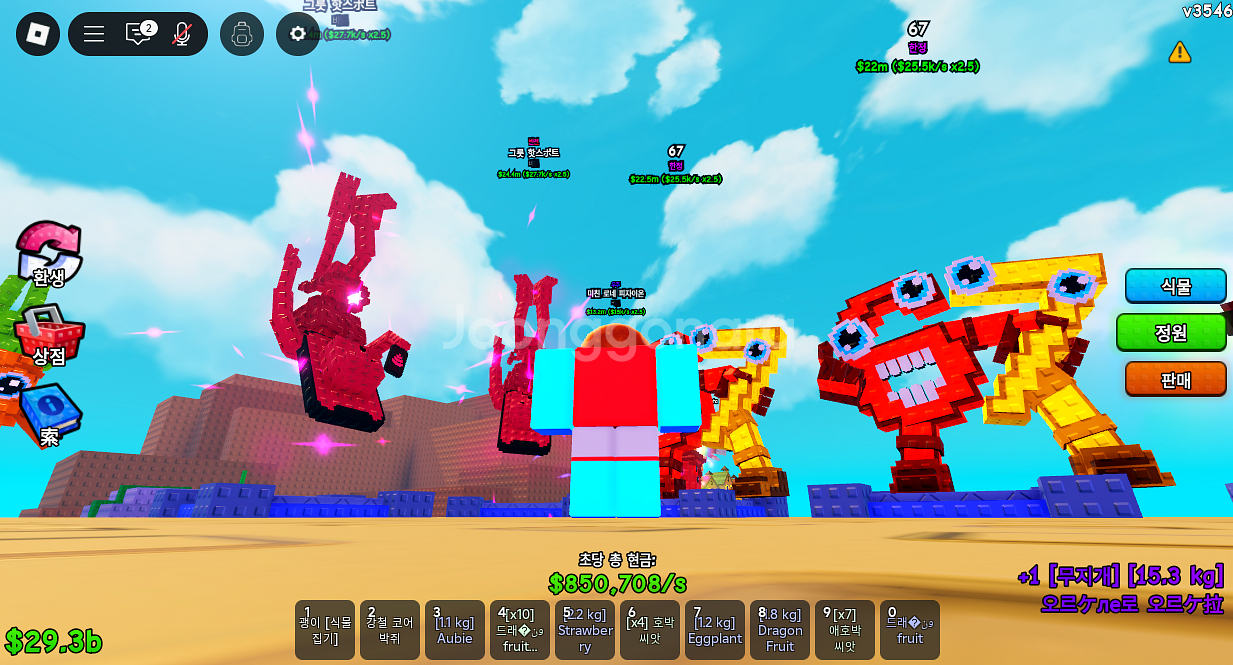Open the three-line hamburger menu

coord(94,34)
